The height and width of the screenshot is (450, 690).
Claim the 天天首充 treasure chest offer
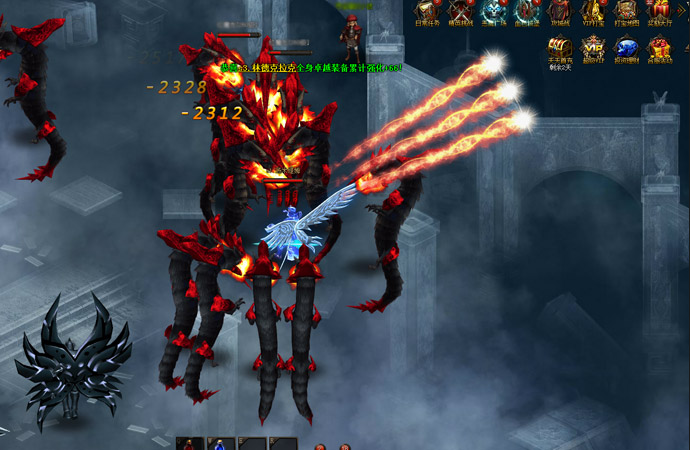coord(560,48)
